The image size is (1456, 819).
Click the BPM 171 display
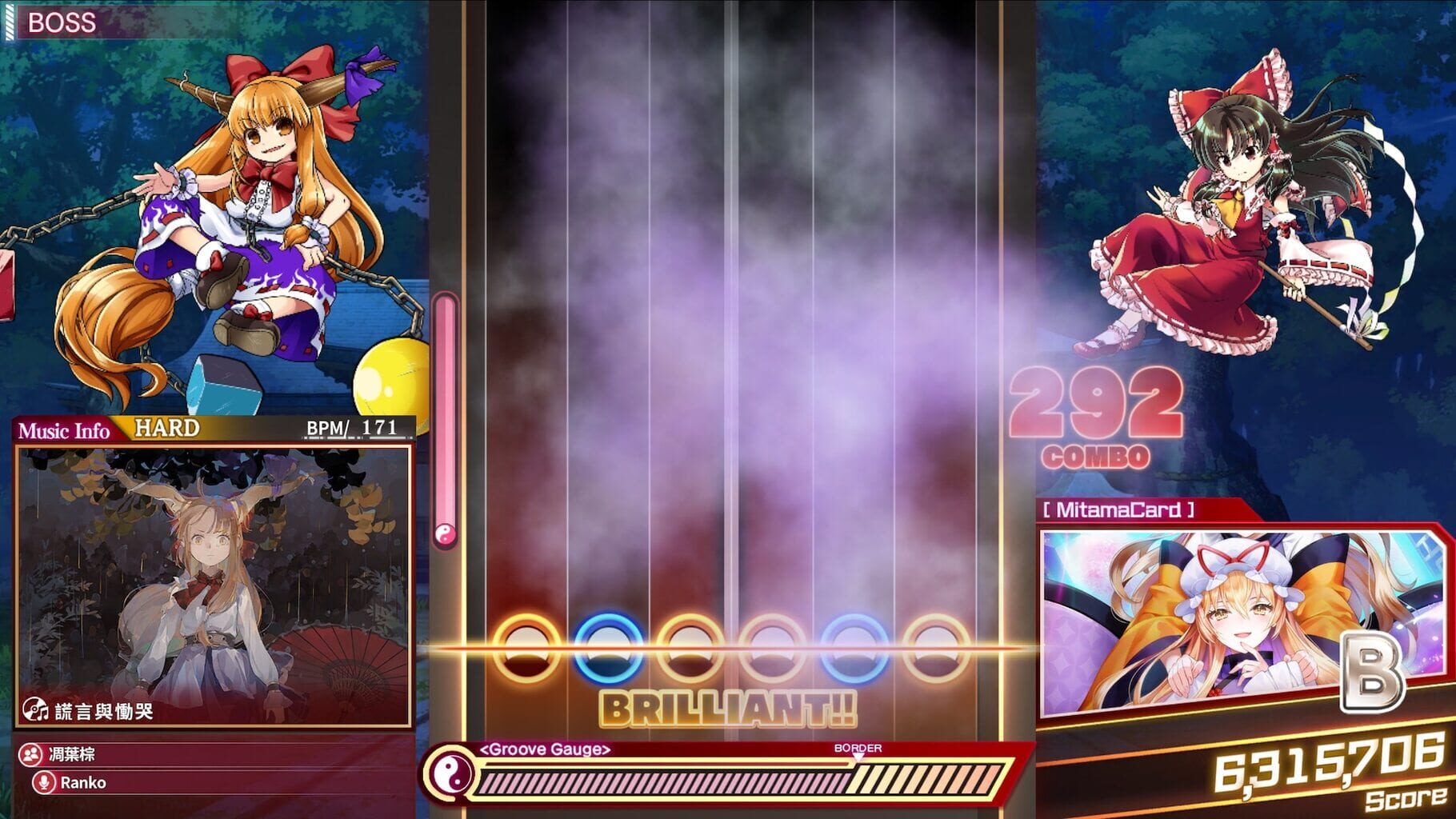(350, 428)
